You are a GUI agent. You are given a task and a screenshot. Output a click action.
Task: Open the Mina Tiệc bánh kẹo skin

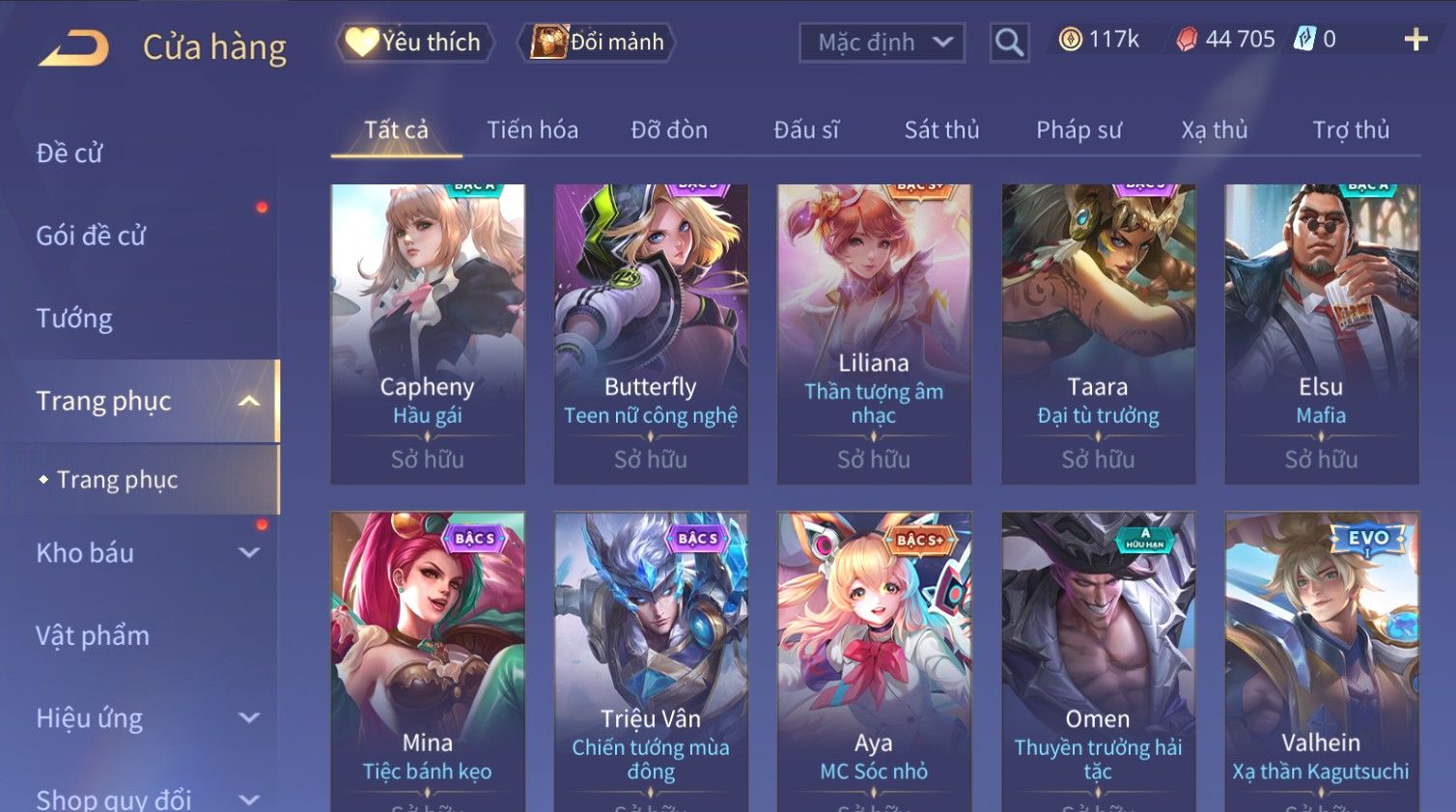[x=428, y=661]
